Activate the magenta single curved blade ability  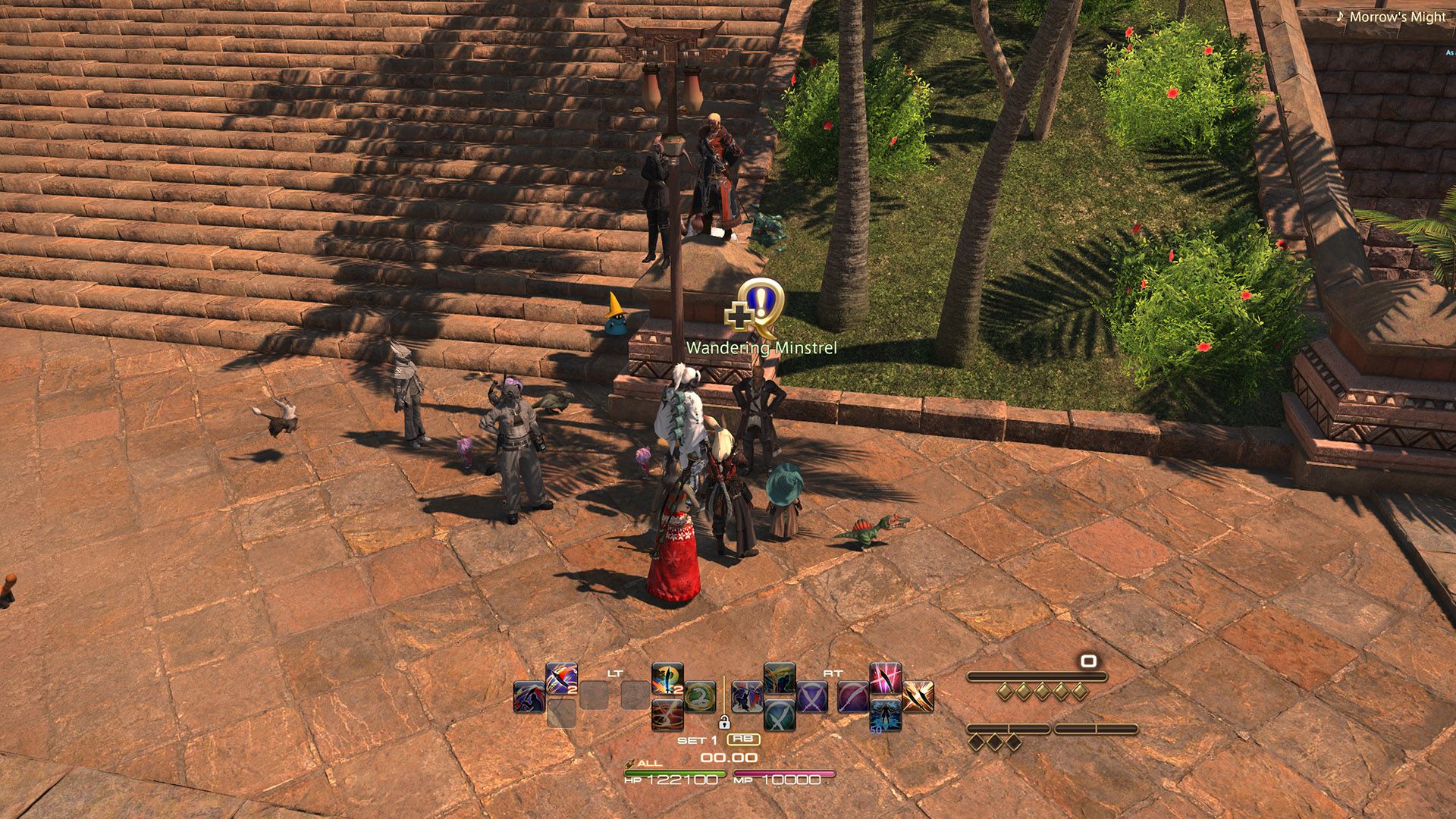pyautogui.click(x=853, y=697)
